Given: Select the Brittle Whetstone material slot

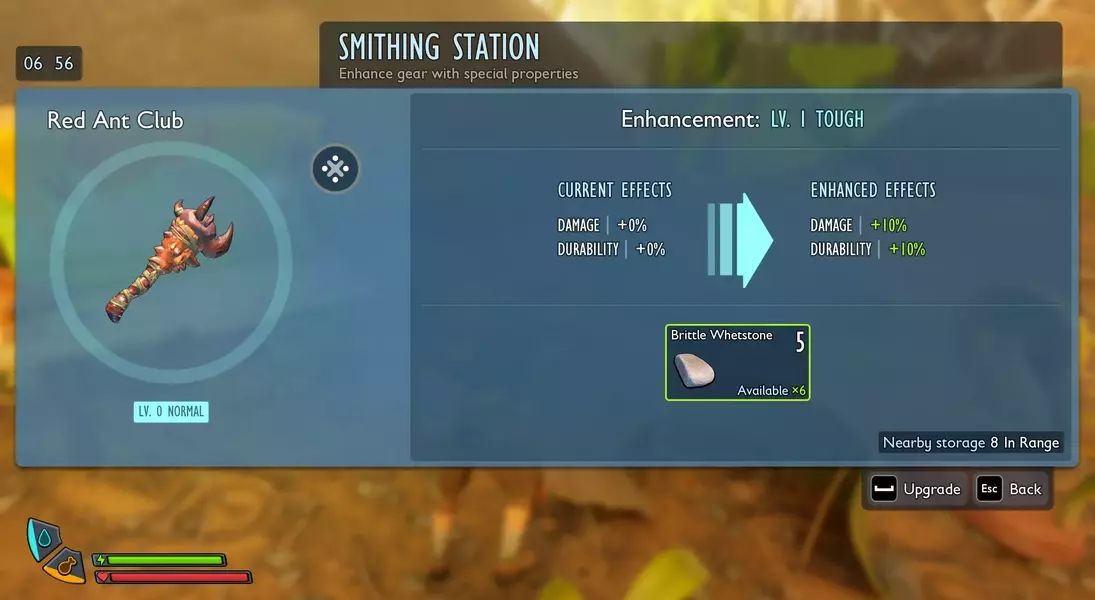Looking at the screenshot, I should click(x=737, y=362).
